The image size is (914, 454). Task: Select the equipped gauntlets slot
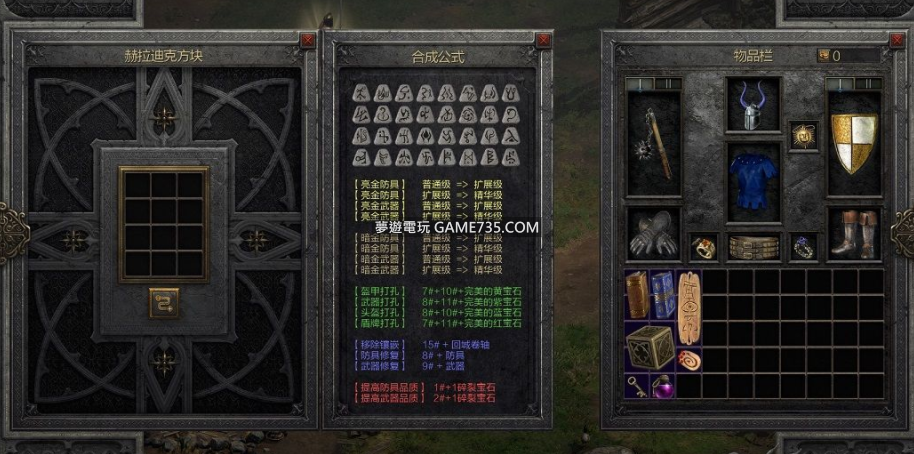coord(653,235)
